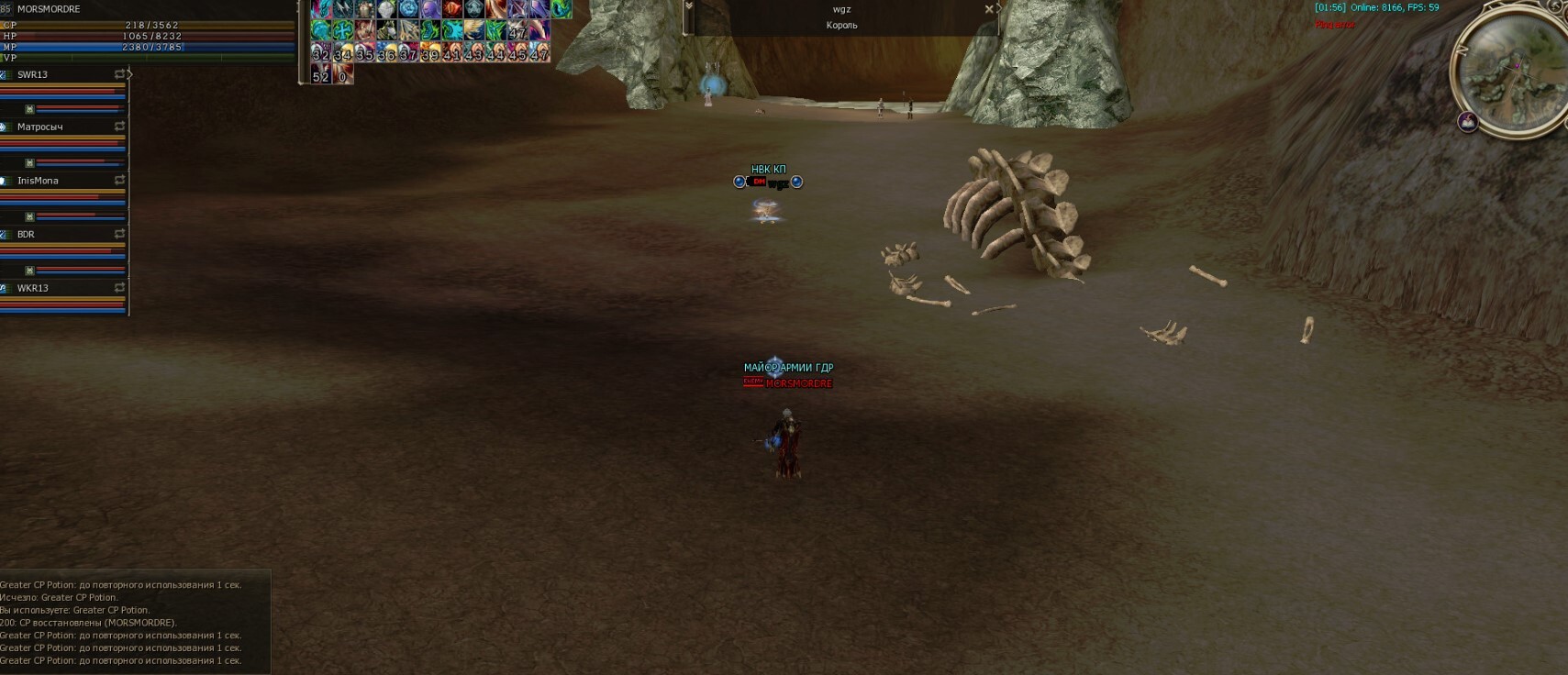The width and height of the screenshot is (1568, 675).
Task: Select party member WKR13
Action: [33, 288]
